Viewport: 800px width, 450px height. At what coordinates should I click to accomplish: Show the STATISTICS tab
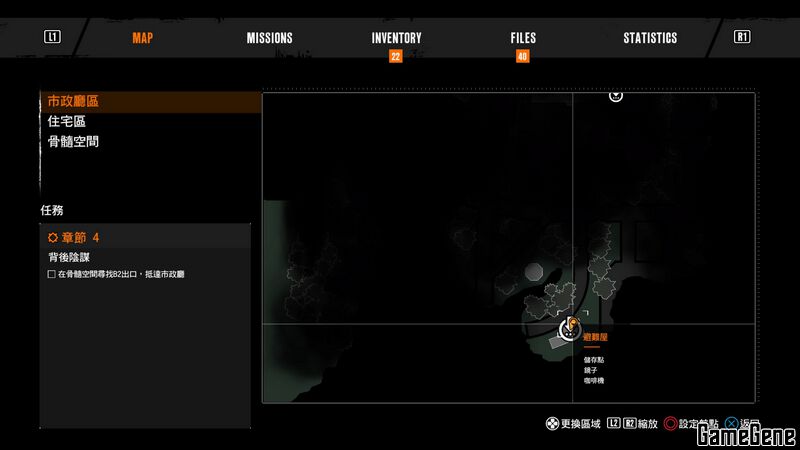pyautogui.click(x=650, y=38)
